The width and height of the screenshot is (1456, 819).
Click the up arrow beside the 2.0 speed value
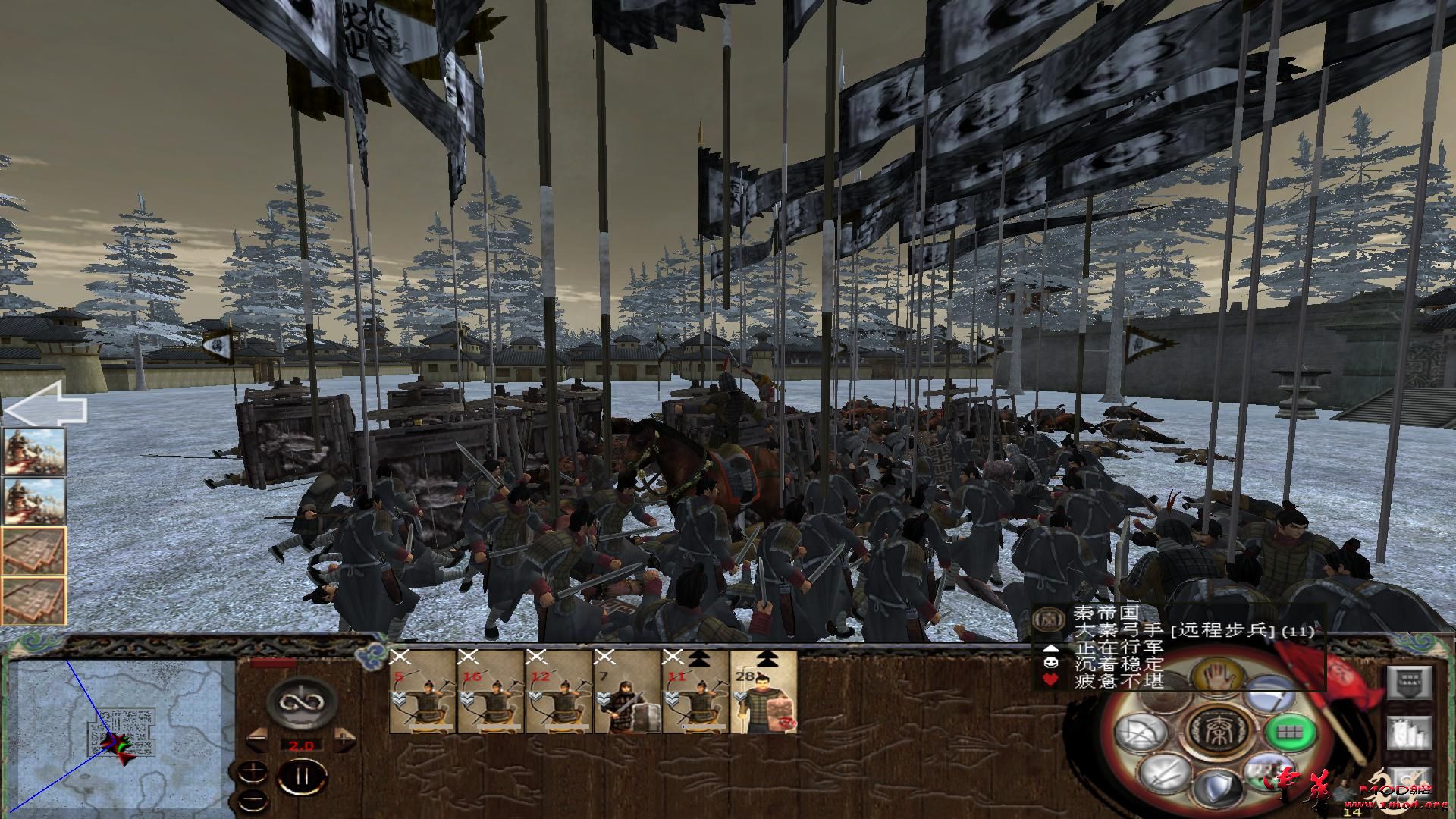click(344, 739)
